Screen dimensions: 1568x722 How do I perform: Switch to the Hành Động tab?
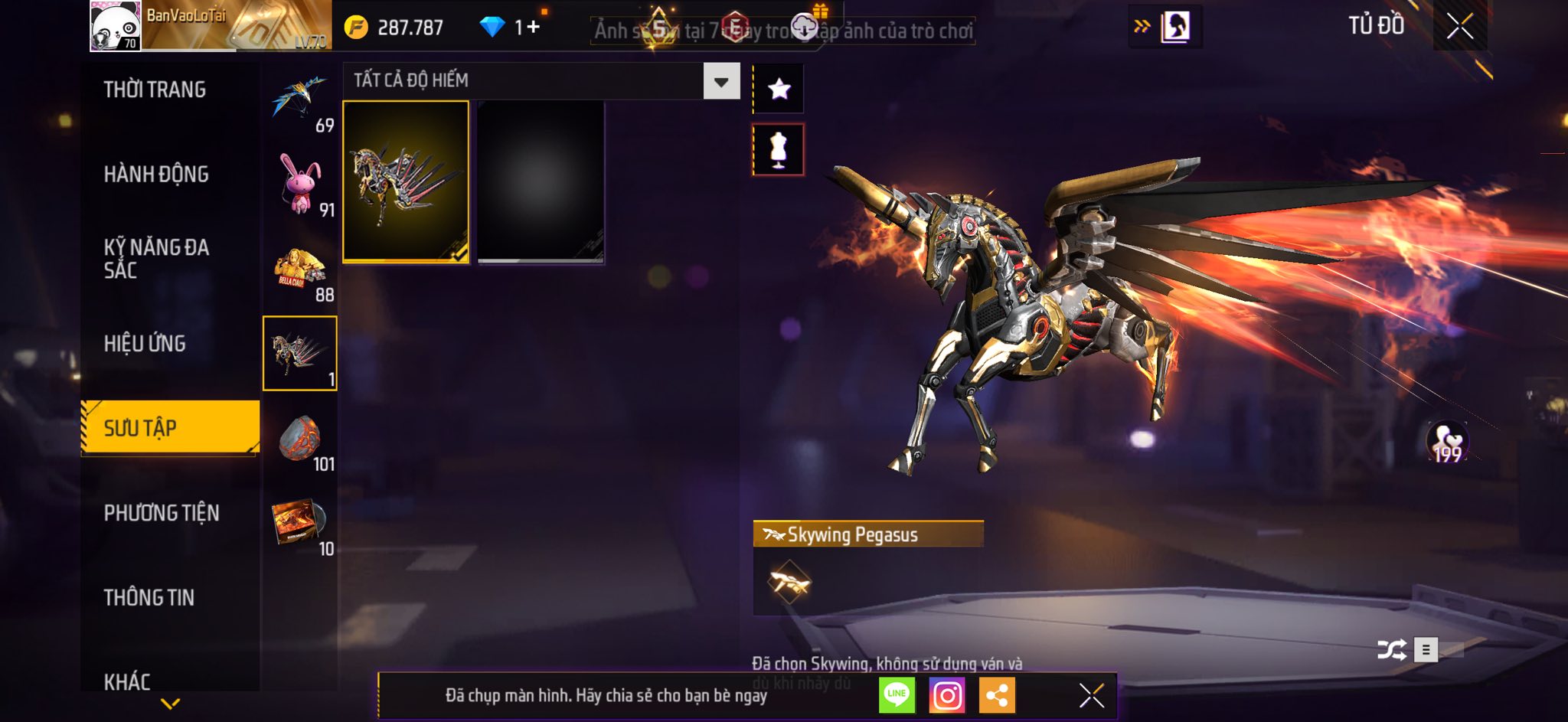pos(156,175)
